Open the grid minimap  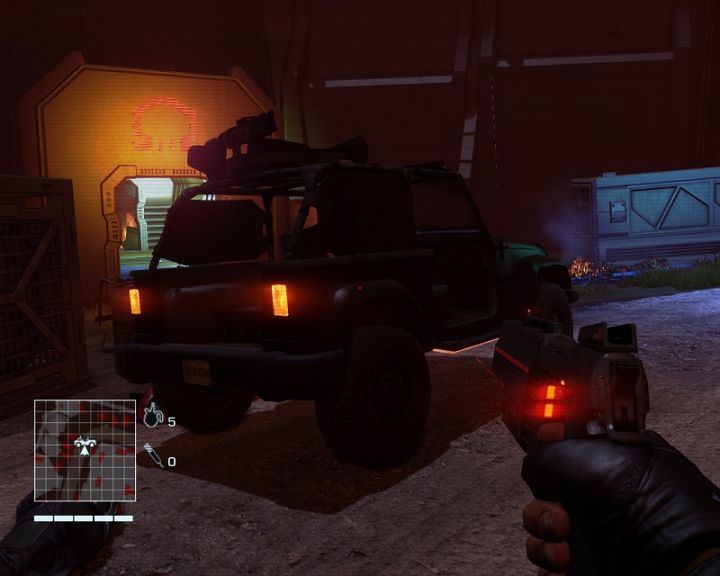85,450
